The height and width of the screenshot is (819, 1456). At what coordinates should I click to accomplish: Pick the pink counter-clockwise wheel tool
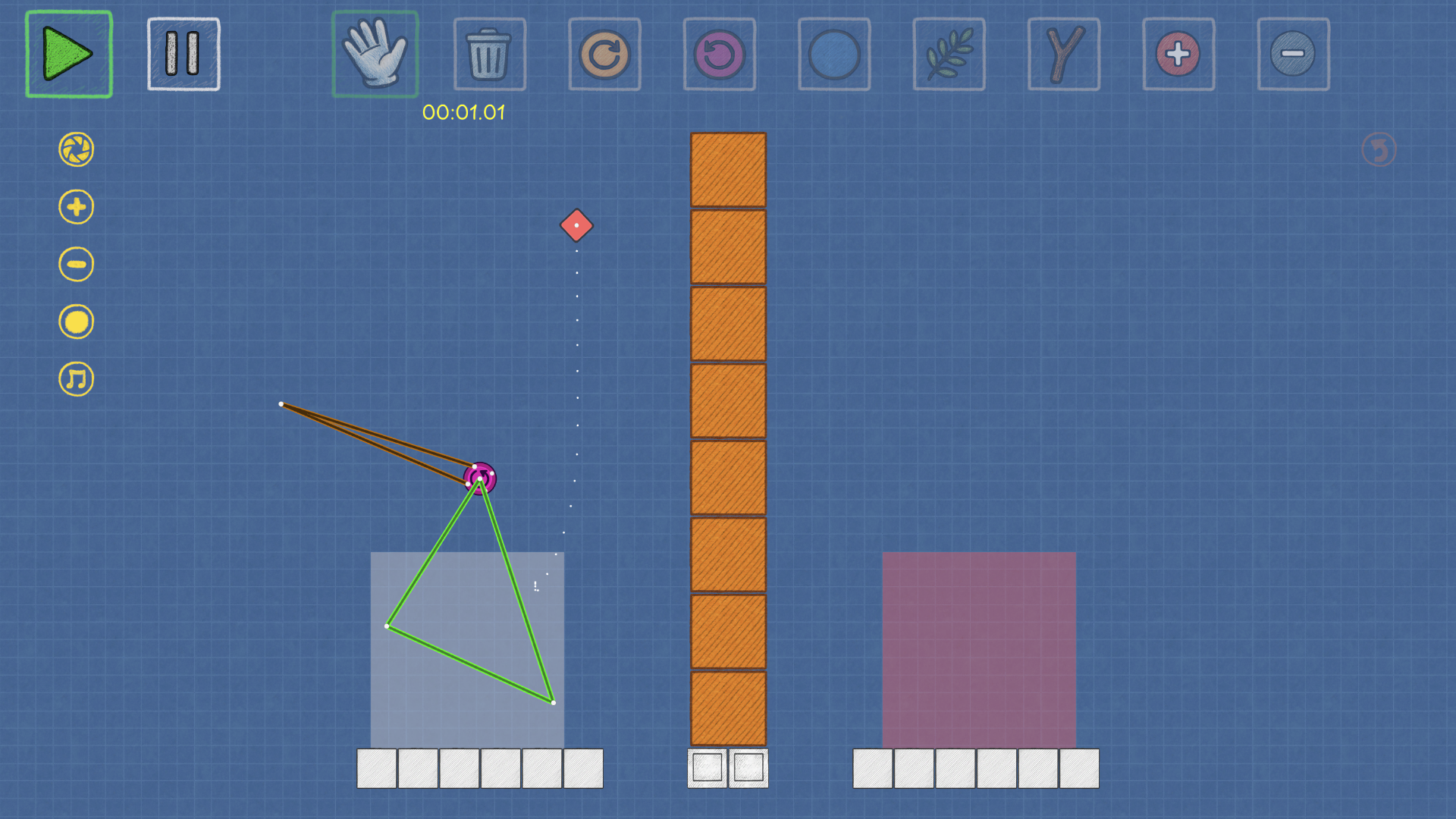tap(719, 53)
